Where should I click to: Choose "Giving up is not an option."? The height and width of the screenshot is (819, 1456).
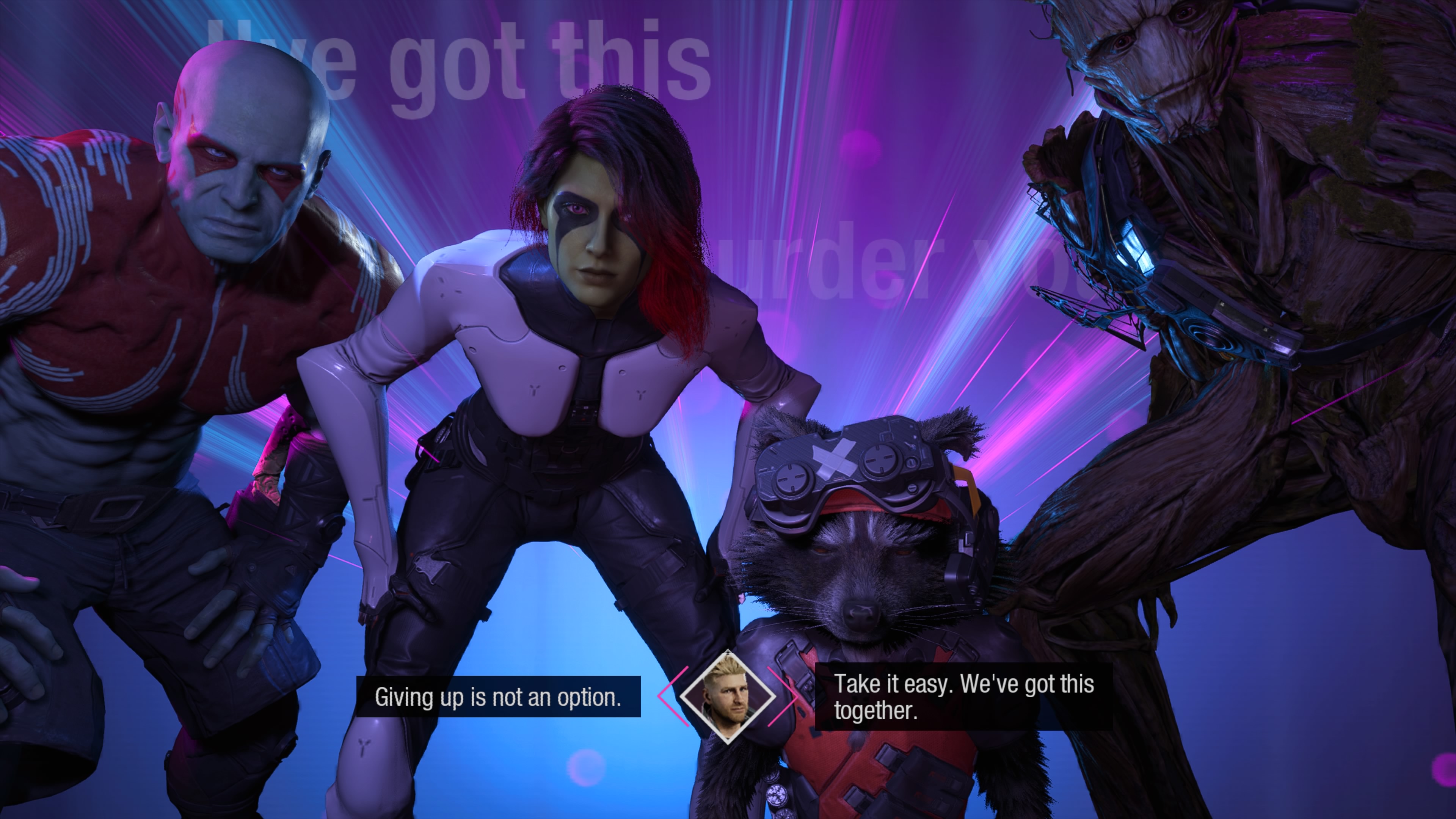click(x=498, y=697)
